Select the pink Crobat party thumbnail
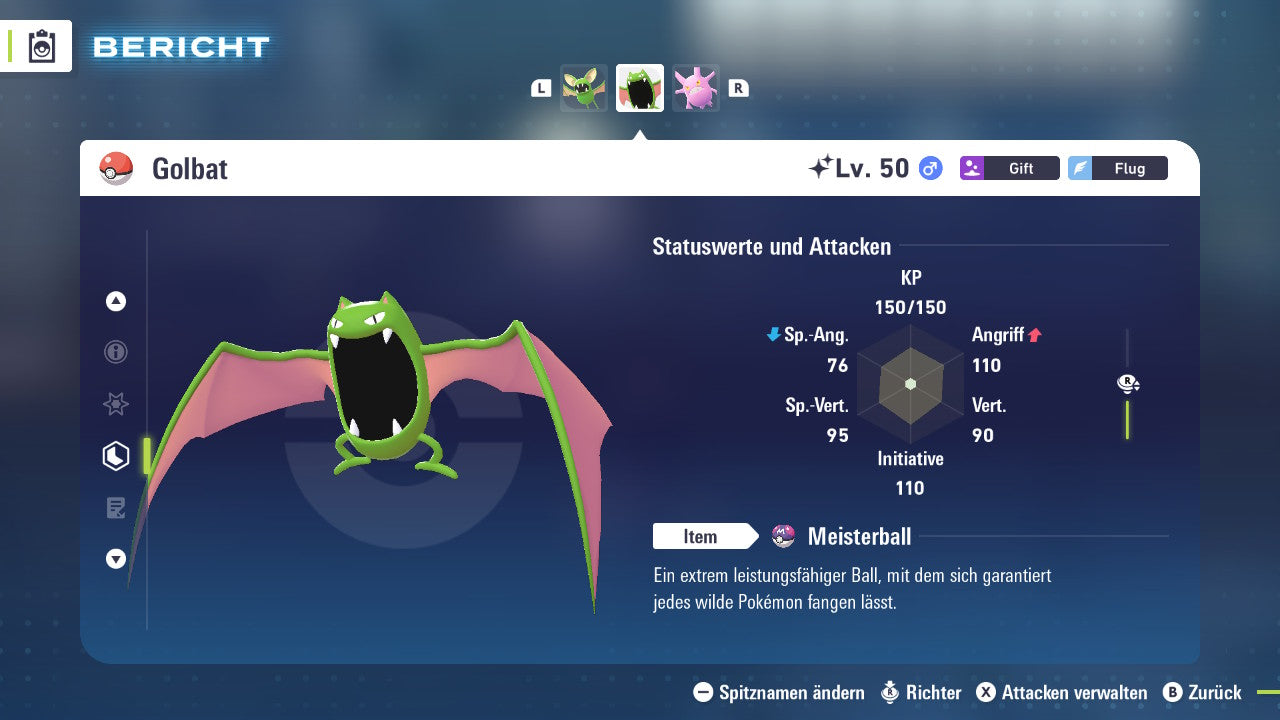The height and width of the screenshot is (720, 1280). click(696, 88)
